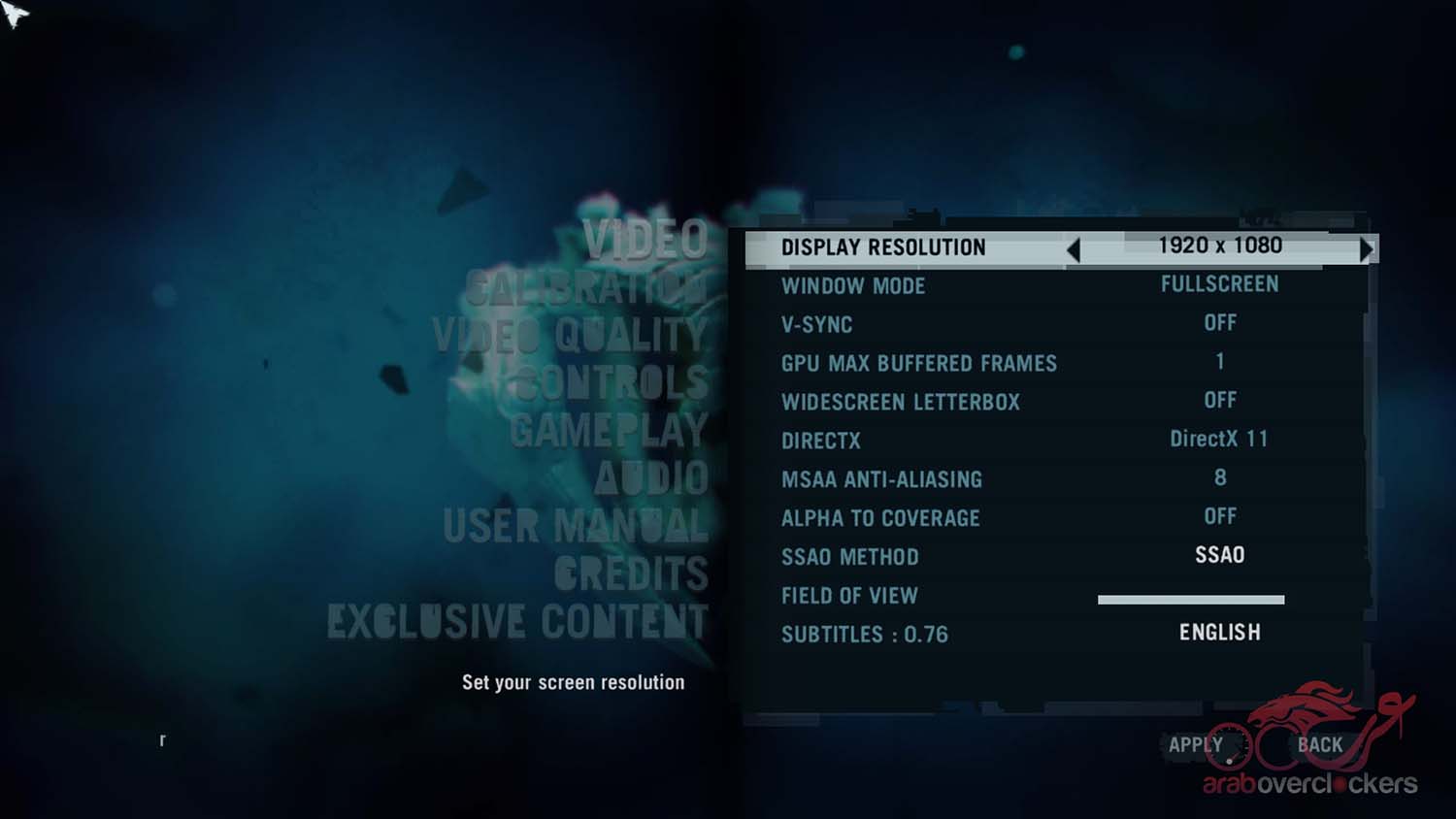Open the Calibration menu entry
Viewport: 1456px width, 819px height.
[x=585, y=288]
